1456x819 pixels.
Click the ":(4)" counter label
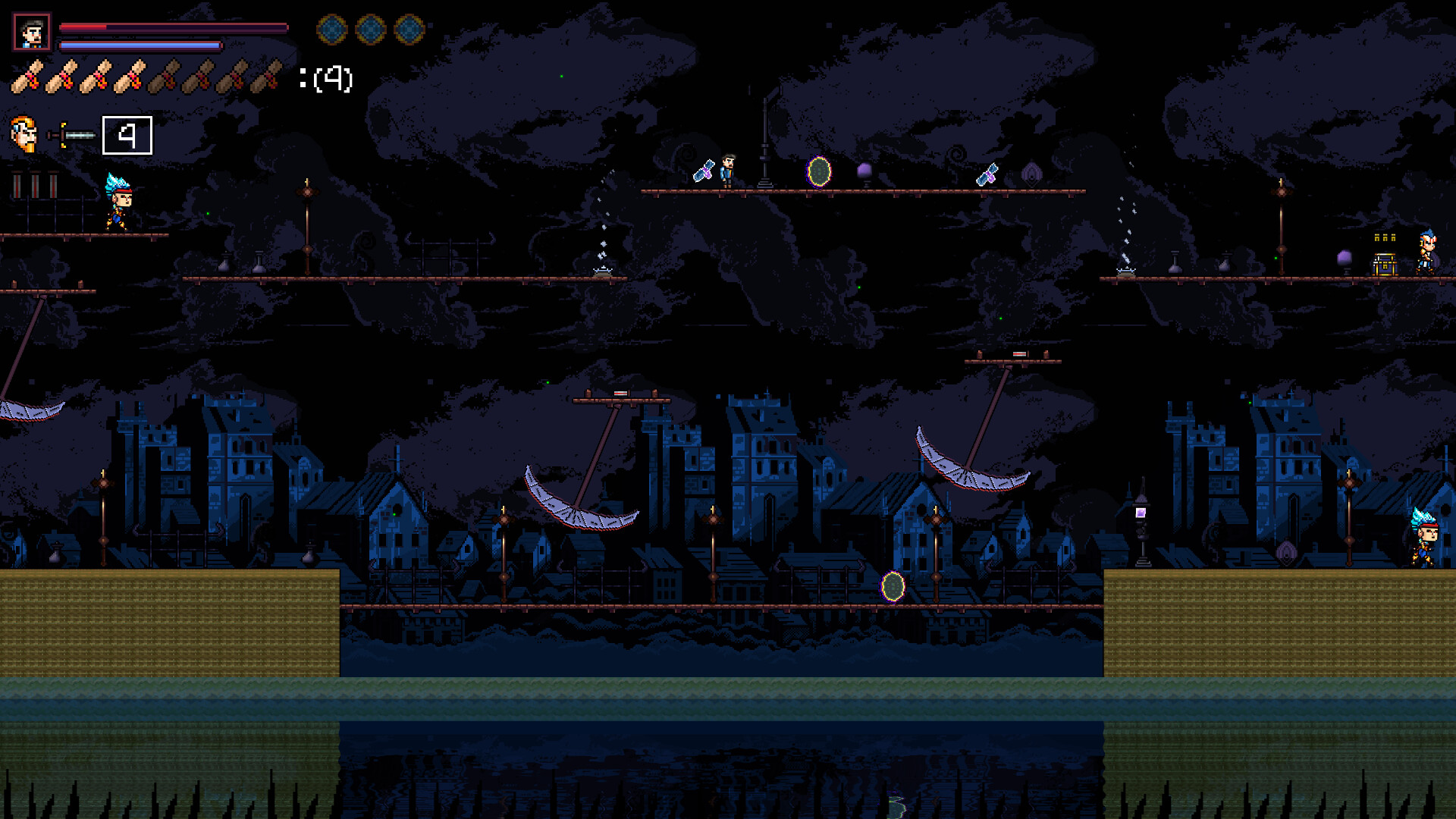click(x=328, y=78)
